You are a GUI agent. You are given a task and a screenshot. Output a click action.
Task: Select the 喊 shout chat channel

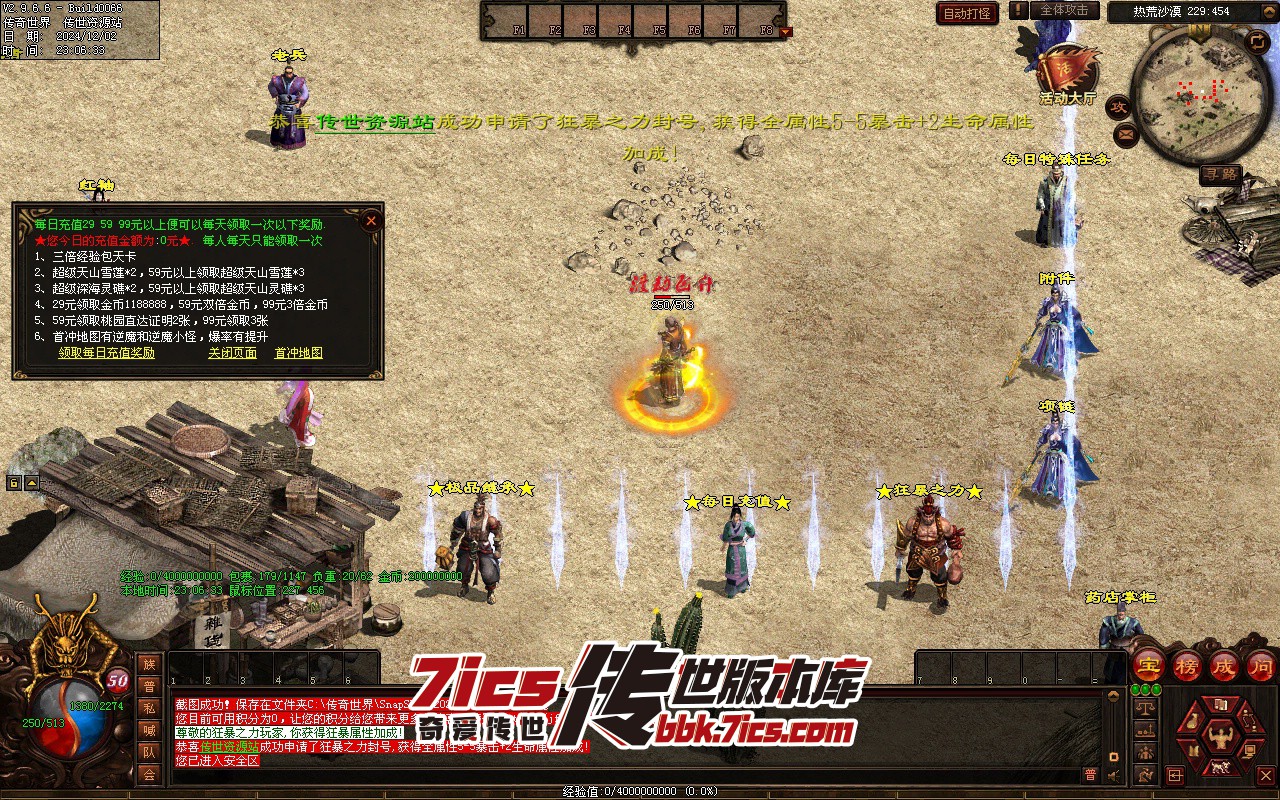tap(149, 730)
